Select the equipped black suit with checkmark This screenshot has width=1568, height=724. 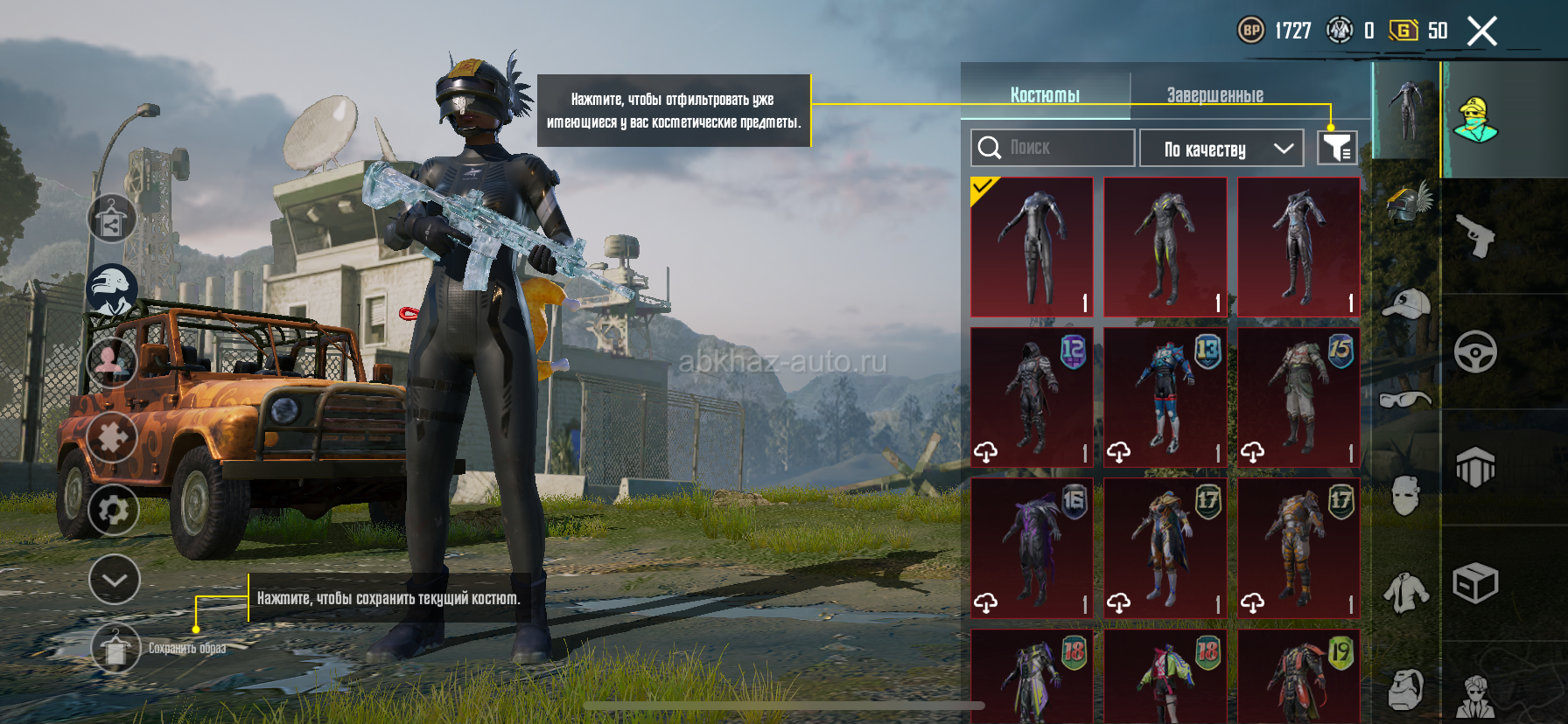(1032, 247)
